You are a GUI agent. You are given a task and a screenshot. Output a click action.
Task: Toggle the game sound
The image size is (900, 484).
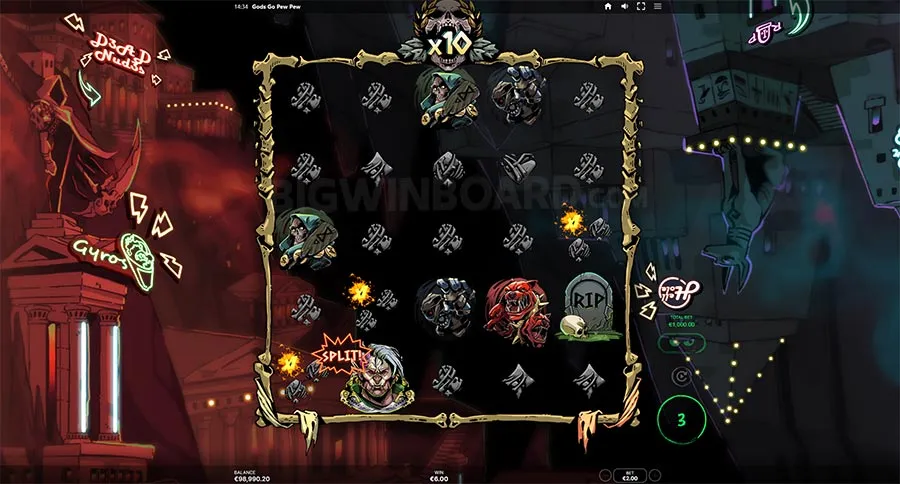[x=625, y=6]
